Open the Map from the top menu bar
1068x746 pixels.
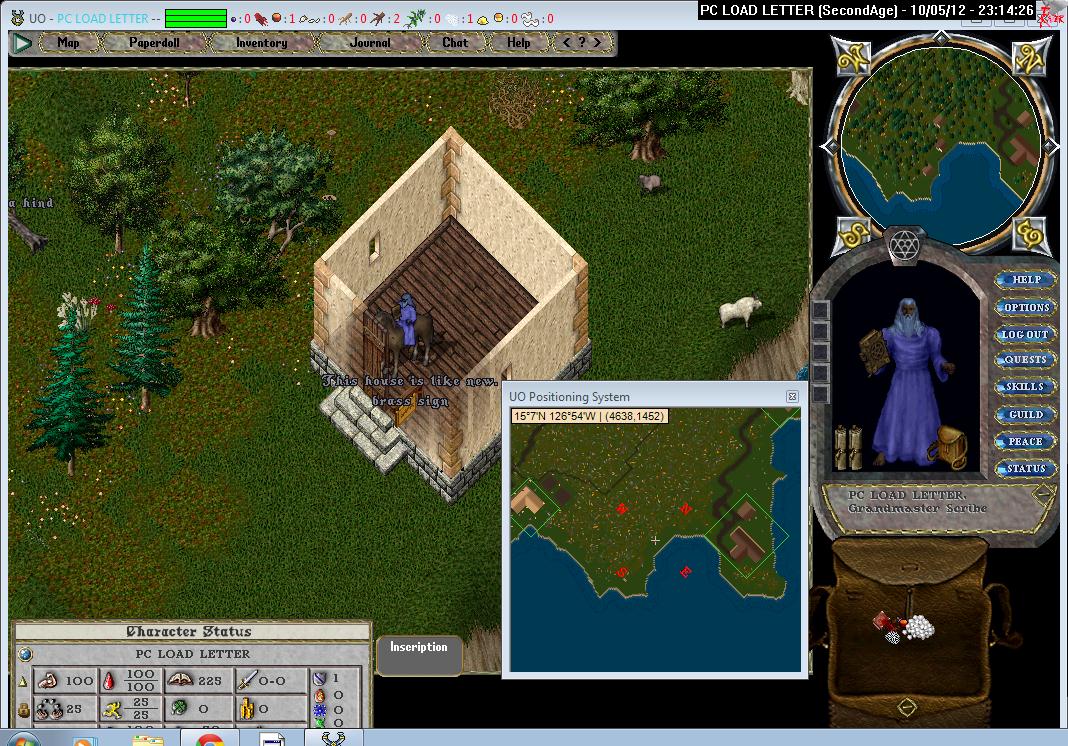[68, 43]
